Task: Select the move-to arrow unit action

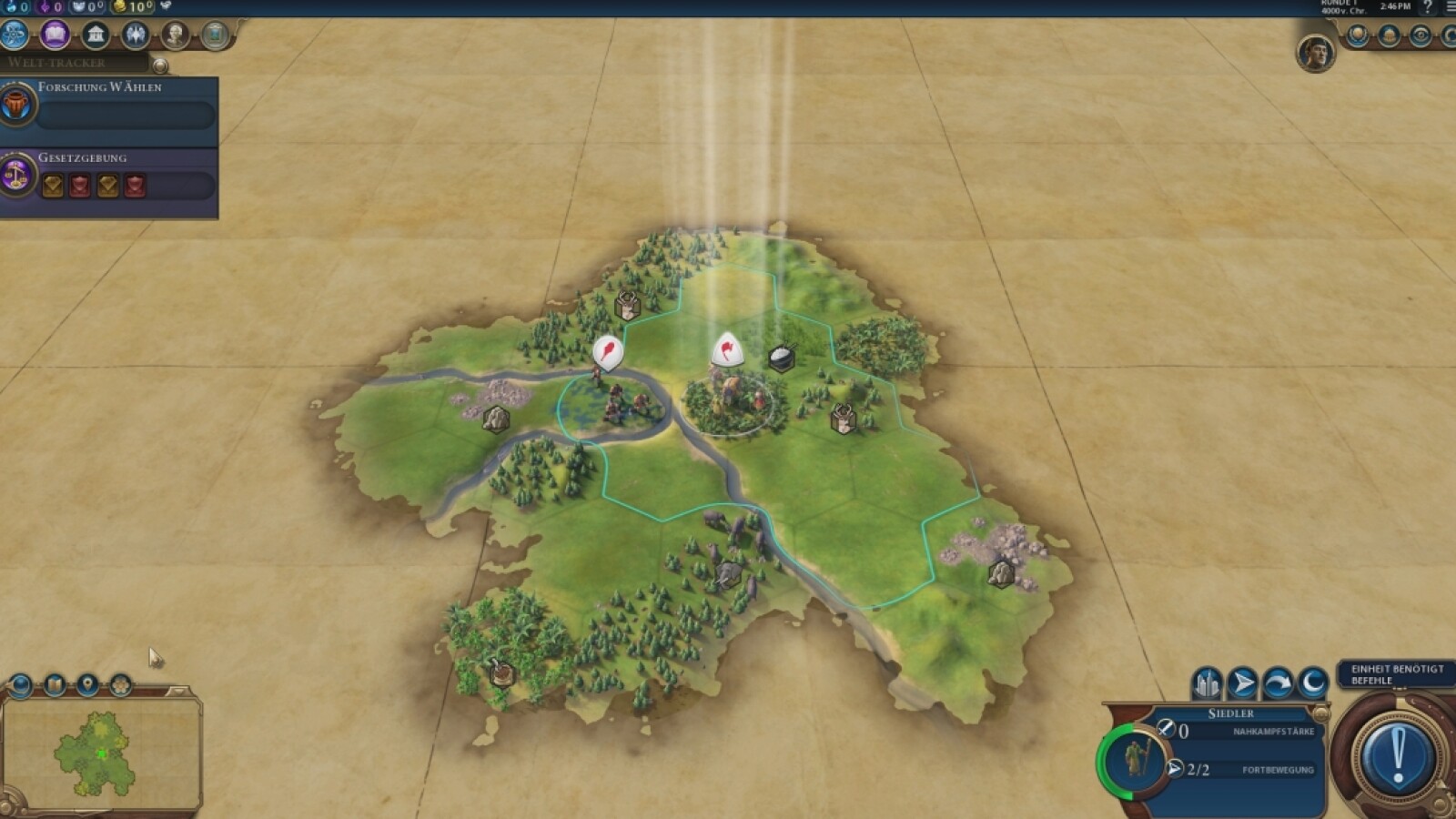Action: coord(1242,683)
